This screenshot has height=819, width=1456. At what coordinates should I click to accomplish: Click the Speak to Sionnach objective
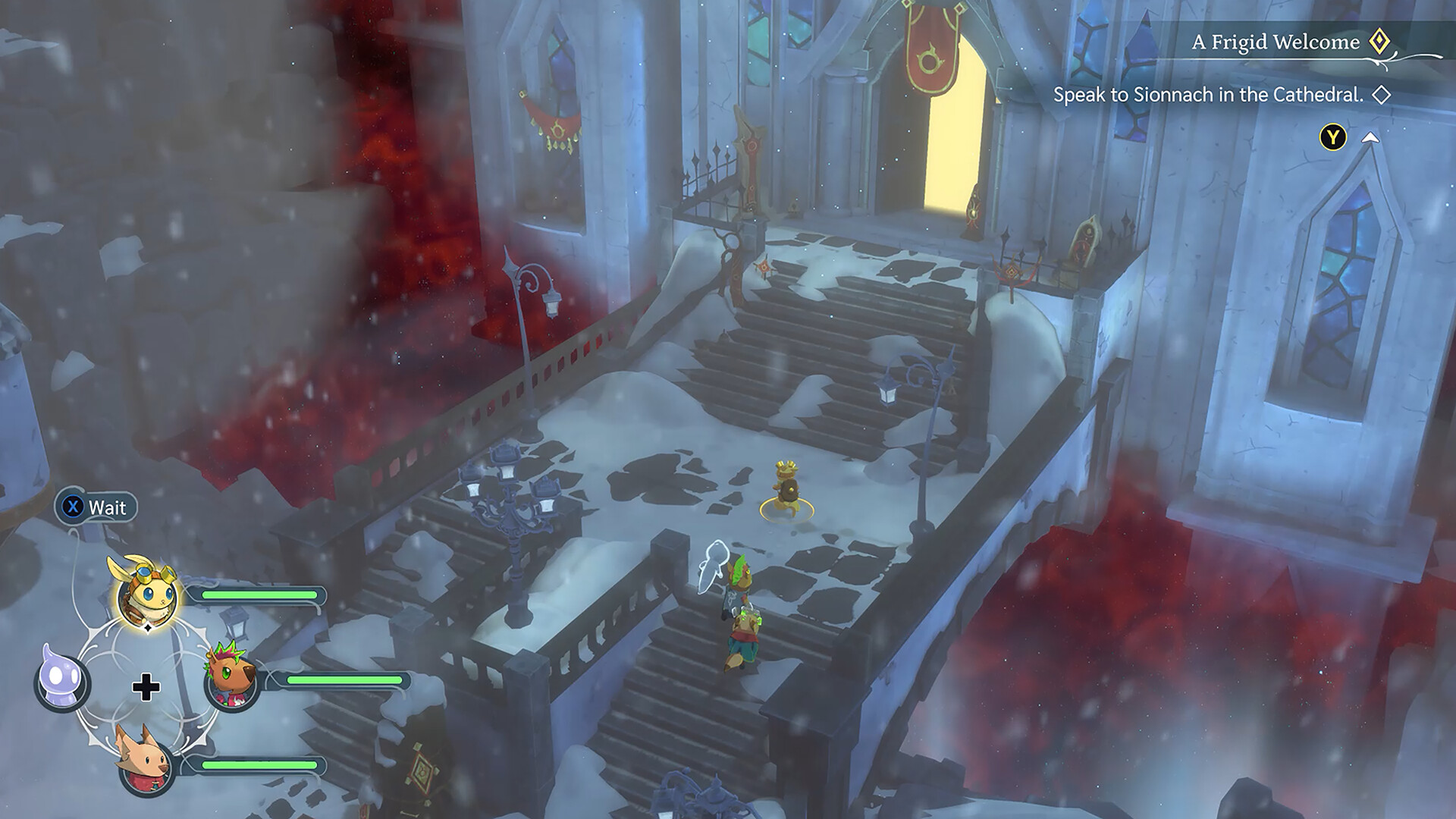(1208, 95)
